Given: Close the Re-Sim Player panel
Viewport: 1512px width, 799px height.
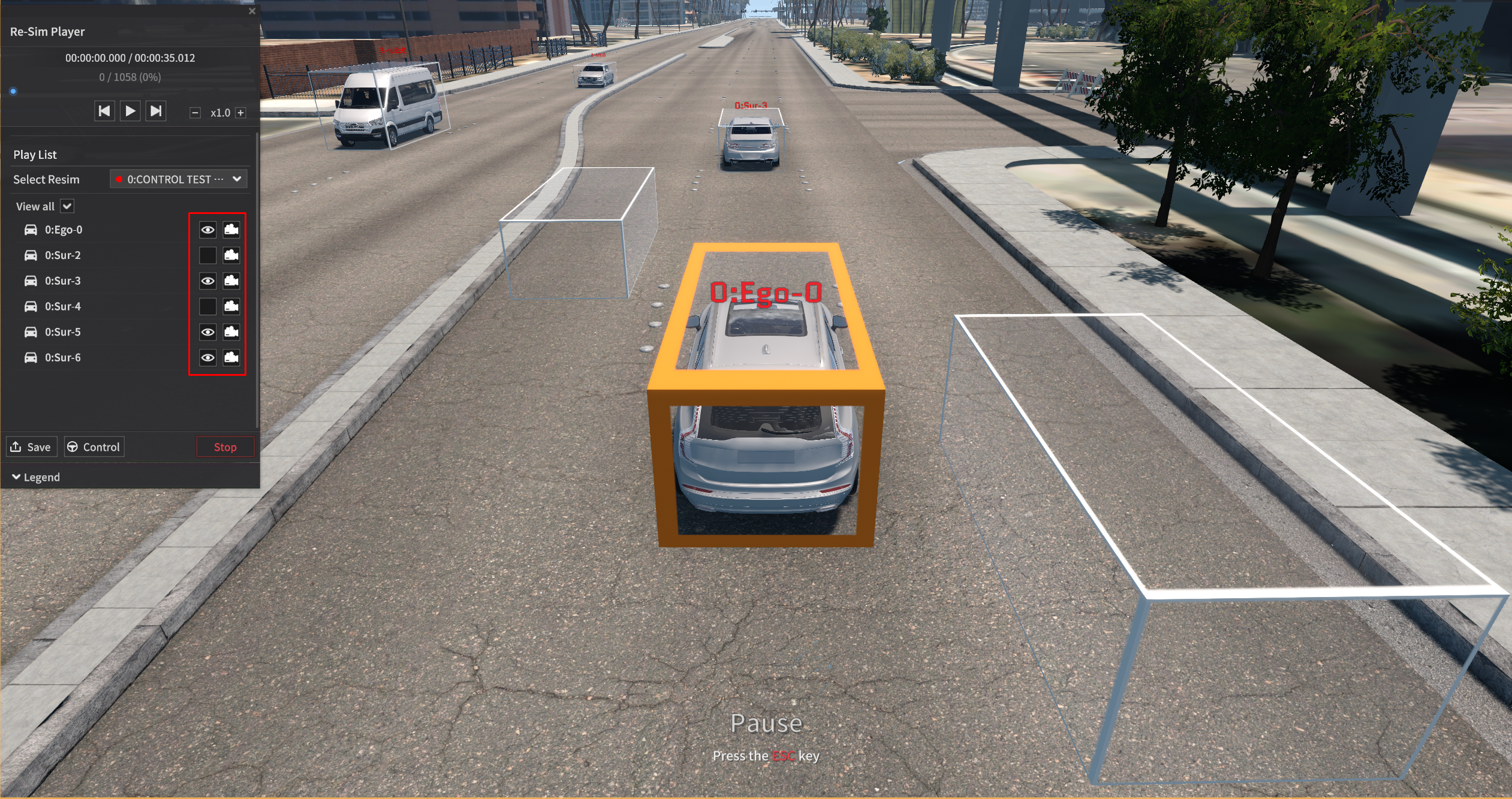Looking at the screenshot, I should coord(252,11).
